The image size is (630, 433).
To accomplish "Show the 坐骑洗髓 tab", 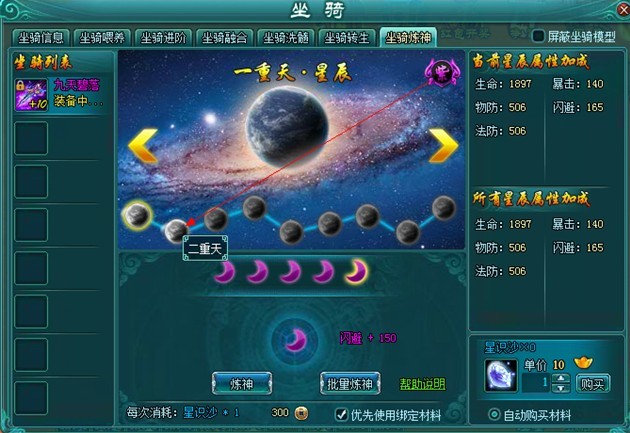I will (x=286, y=38).
